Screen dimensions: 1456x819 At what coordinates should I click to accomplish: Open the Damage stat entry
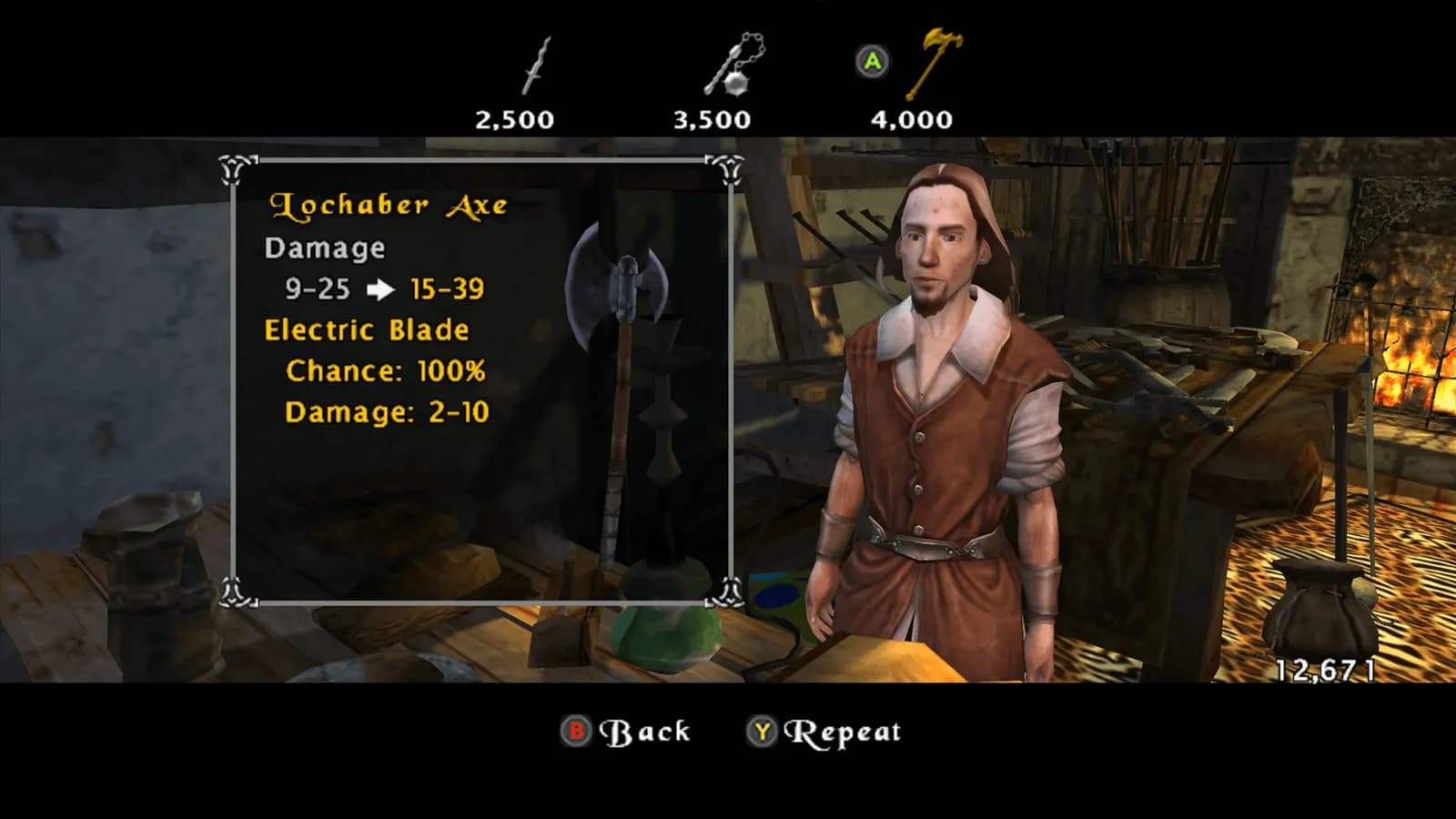(324, 248)
